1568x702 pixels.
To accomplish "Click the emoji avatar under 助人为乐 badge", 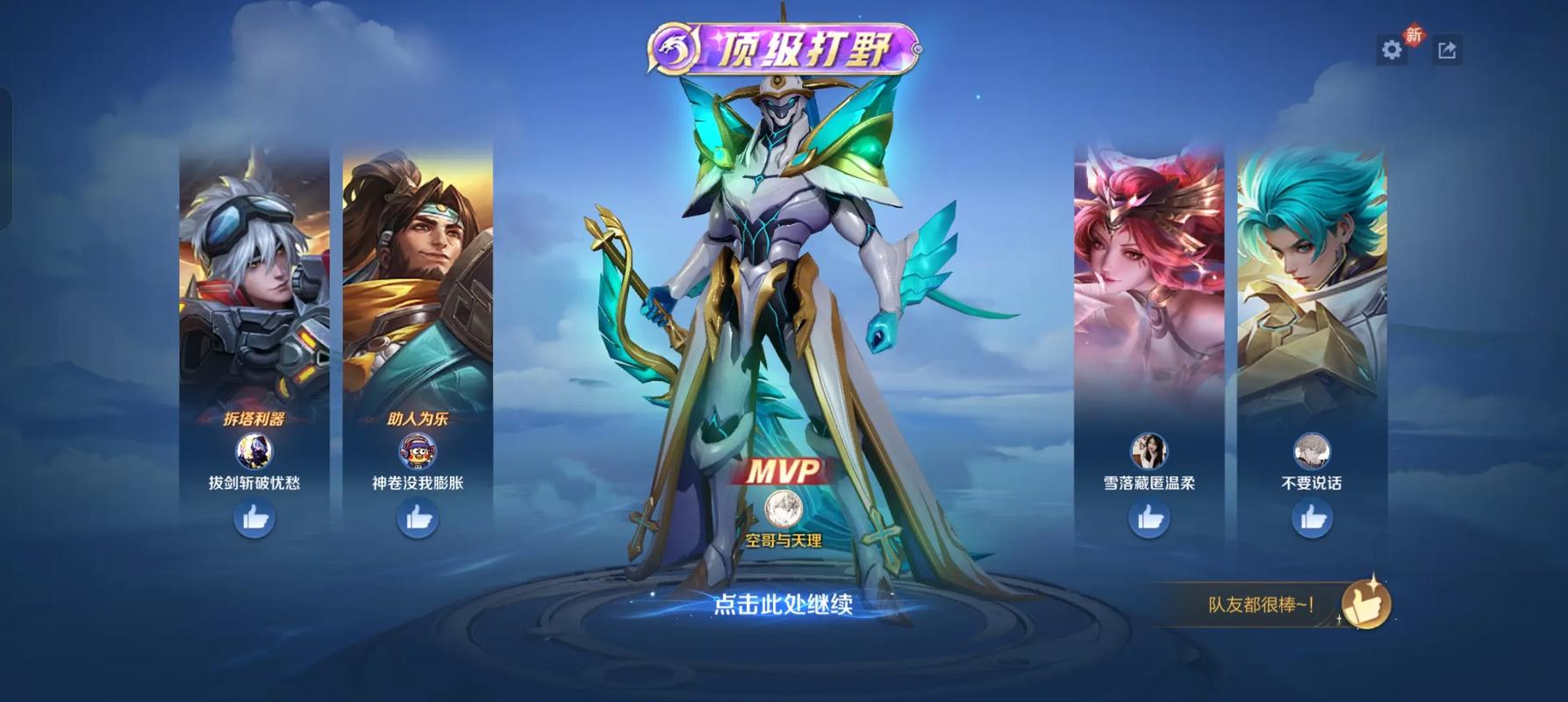I will point(419,451).
